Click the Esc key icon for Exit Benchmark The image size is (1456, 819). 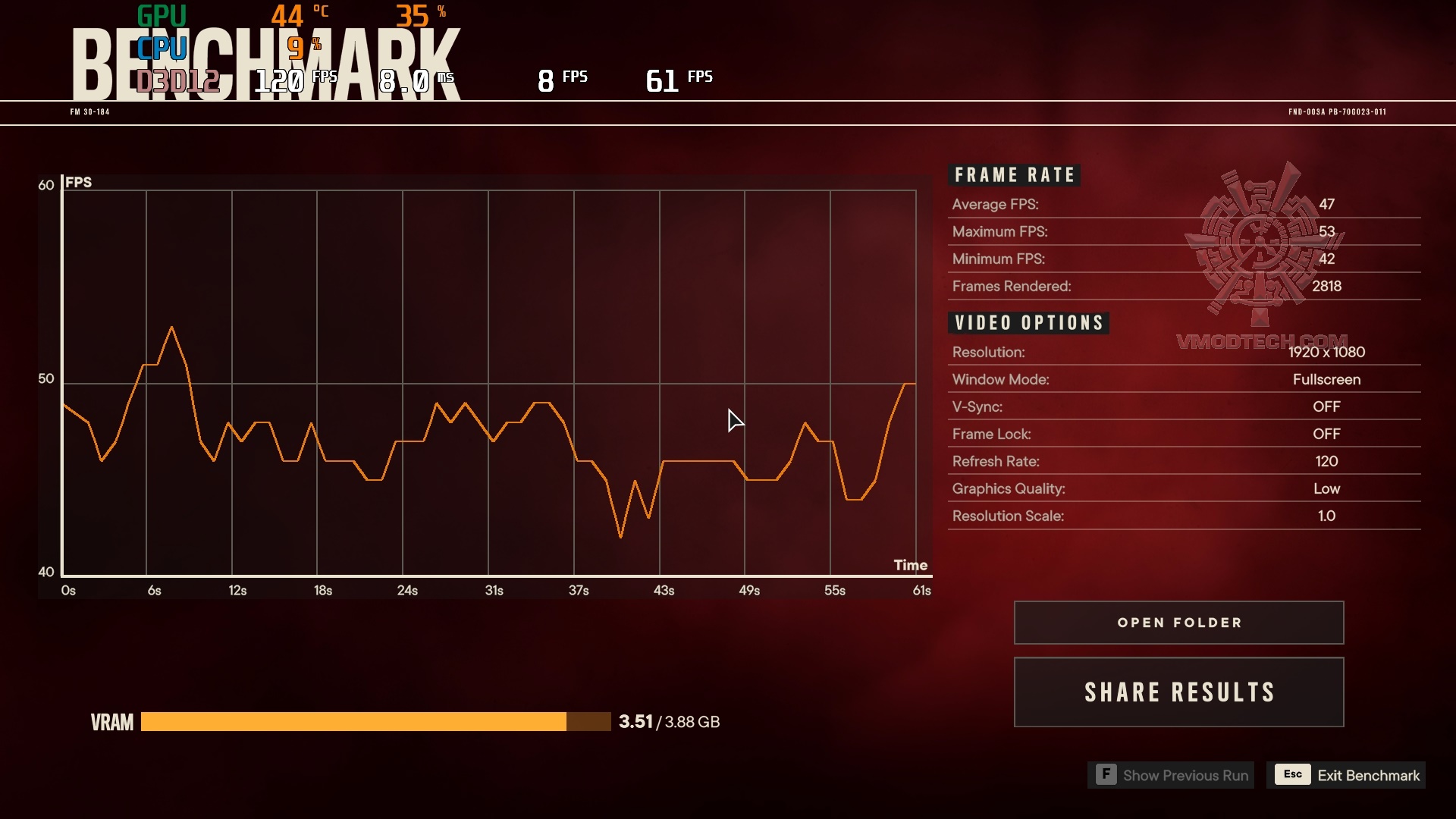tap(1292, 775)
